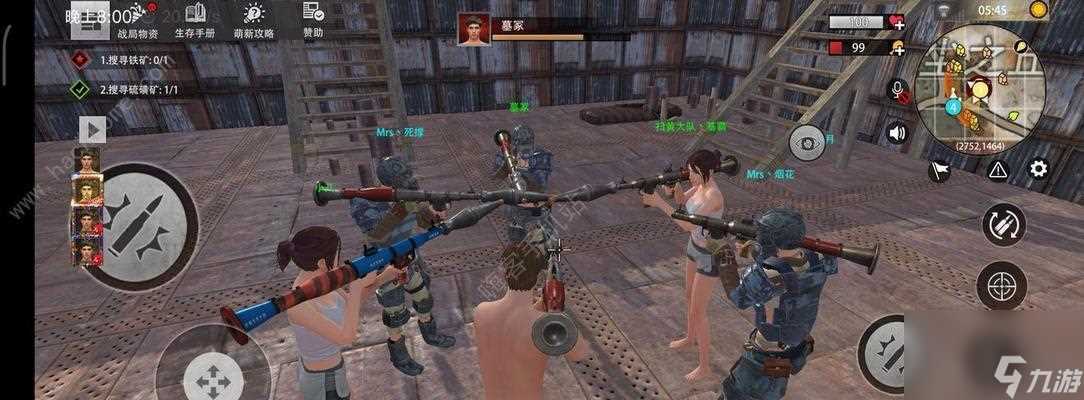Open the 萌新攻略 beginner guide
Viewport: 1084px width, 400px height.
254,20
